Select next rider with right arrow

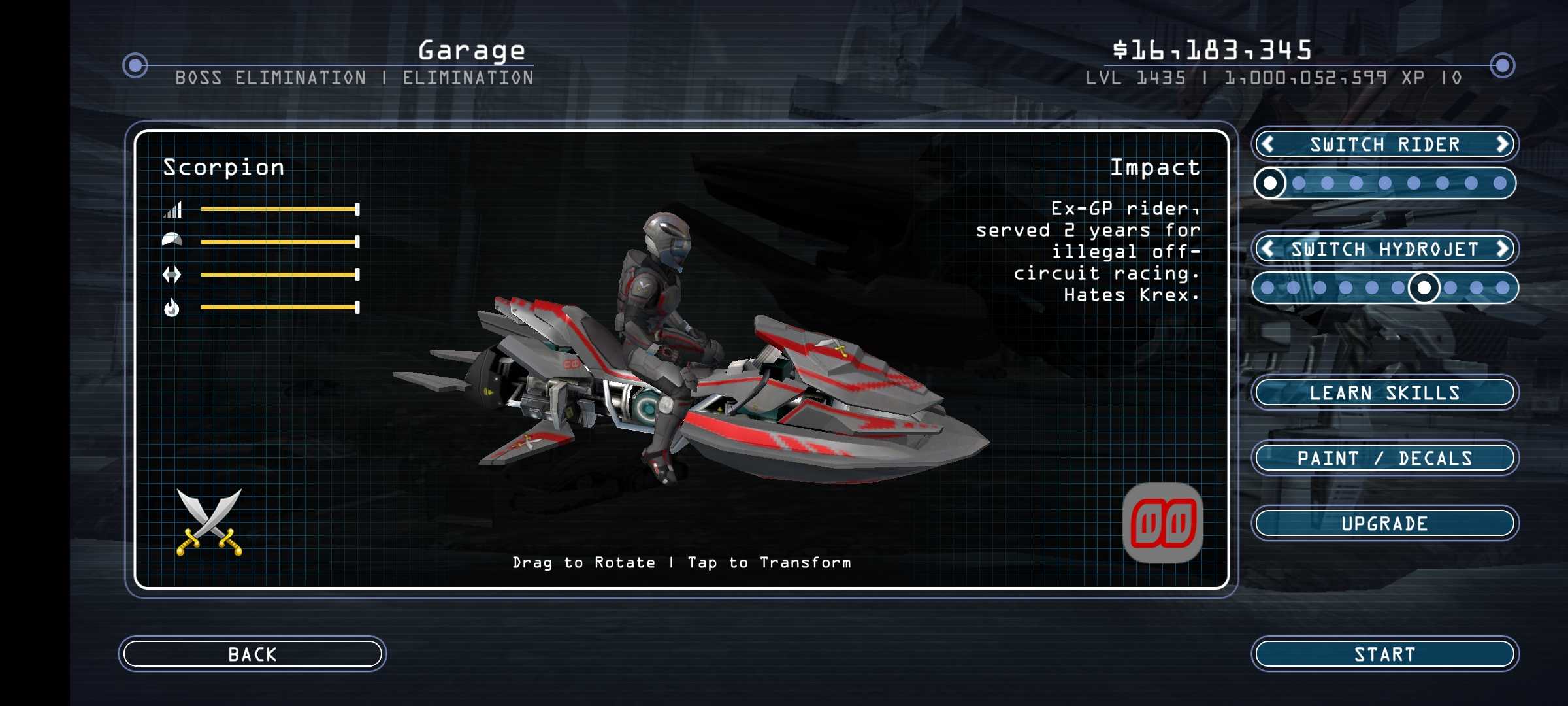(1502, 144)
